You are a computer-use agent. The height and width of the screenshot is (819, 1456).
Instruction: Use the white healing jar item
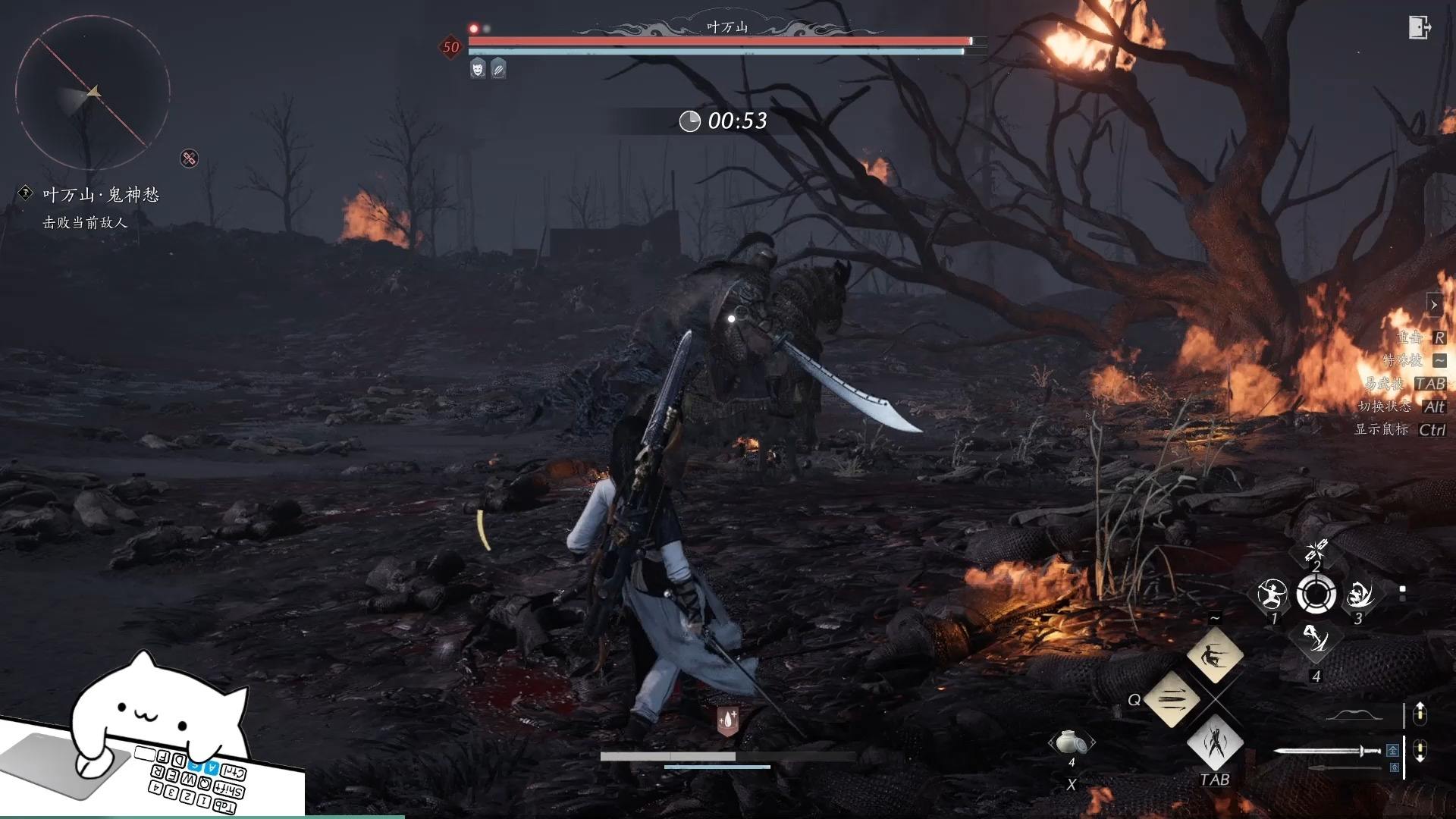tap(1071, 742)
